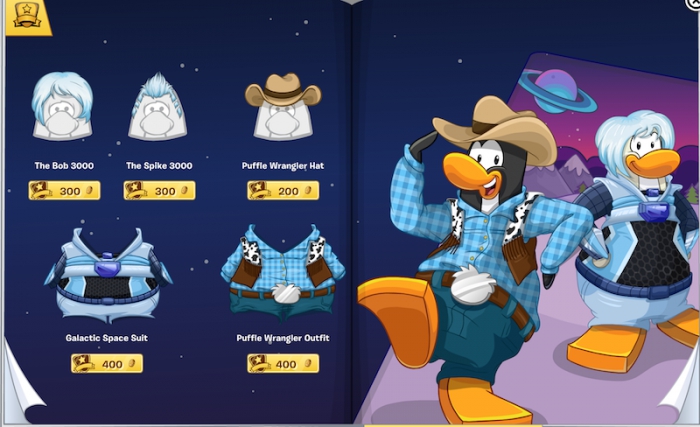Select The Bob 3000 hair item
The height and width of the screenshot is (427, 700).
pyautogui.click(x=63, y=106)
